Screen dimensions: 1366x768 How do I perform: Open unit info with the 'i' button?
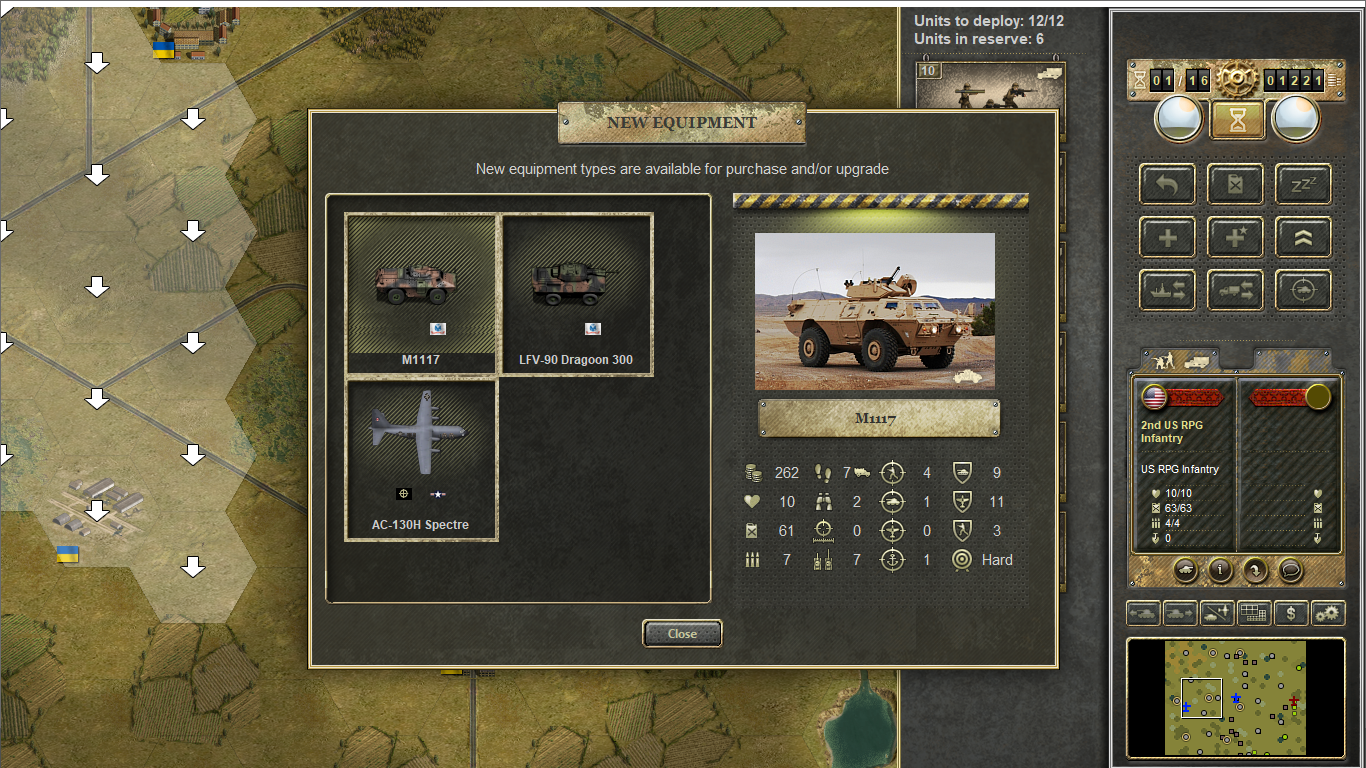[x=1220, y=570]
